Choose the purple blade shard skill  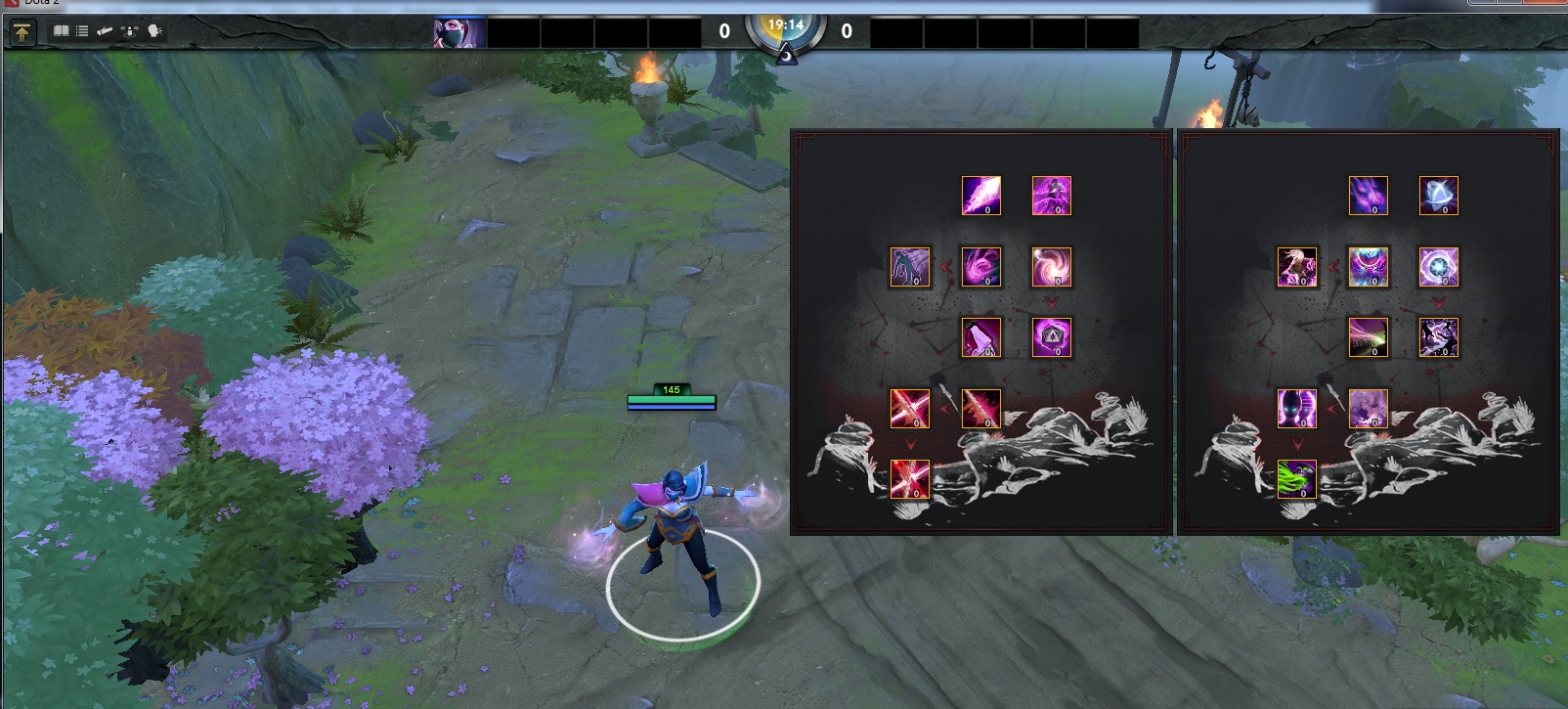pyautogui.click(x=980, y=196)
